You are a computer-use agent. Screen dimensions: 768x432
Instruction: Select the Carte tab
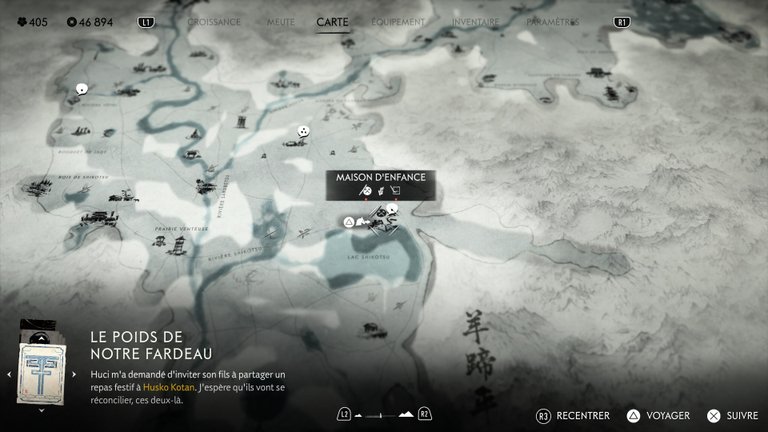tap(332, 21)
